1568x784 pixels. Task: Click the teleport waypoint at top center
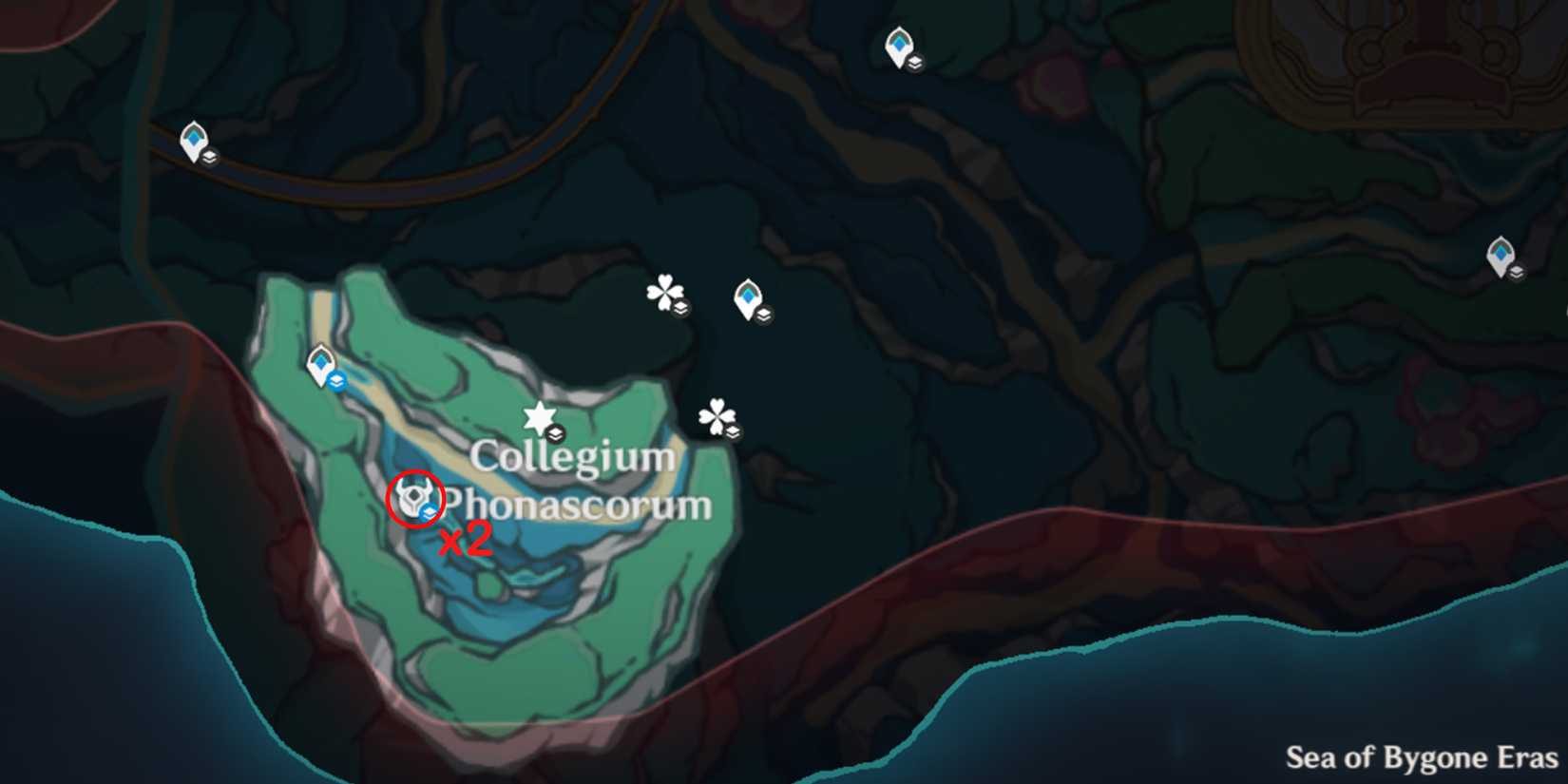898,44
